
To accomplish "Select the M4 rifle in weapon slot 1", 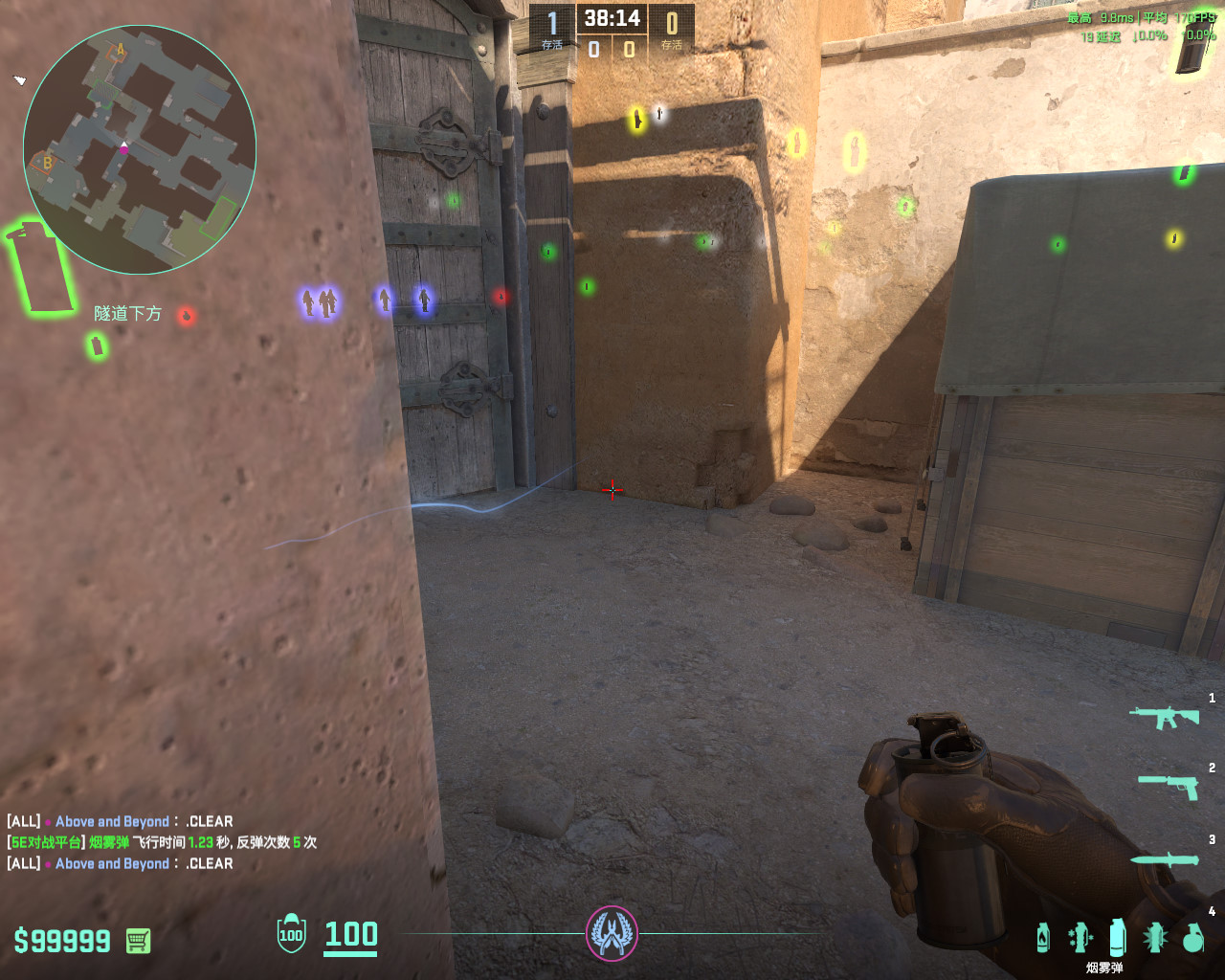I will coord(1164,717).
